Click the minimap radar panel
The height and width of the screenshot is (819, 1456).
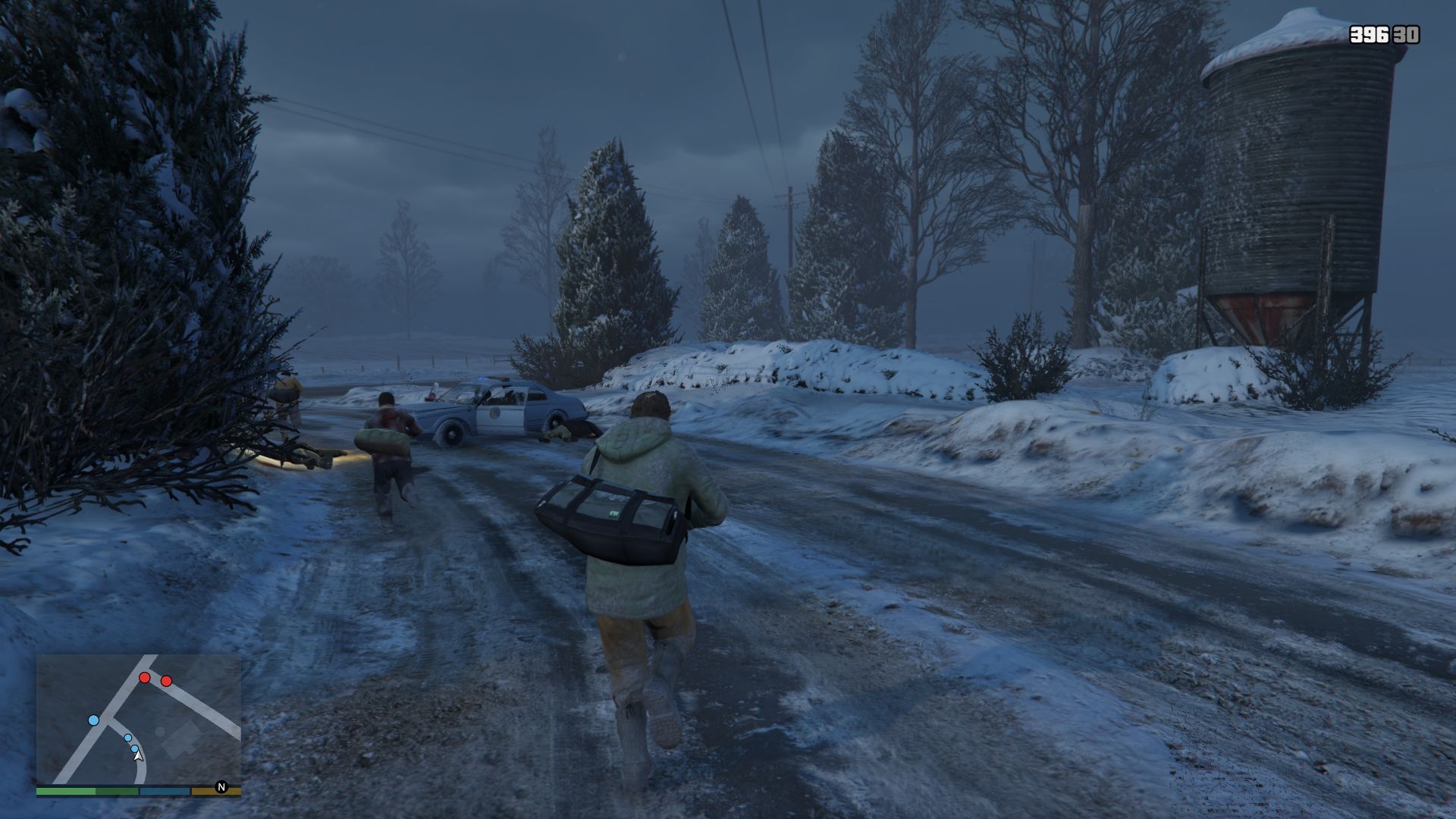(139, 719)
